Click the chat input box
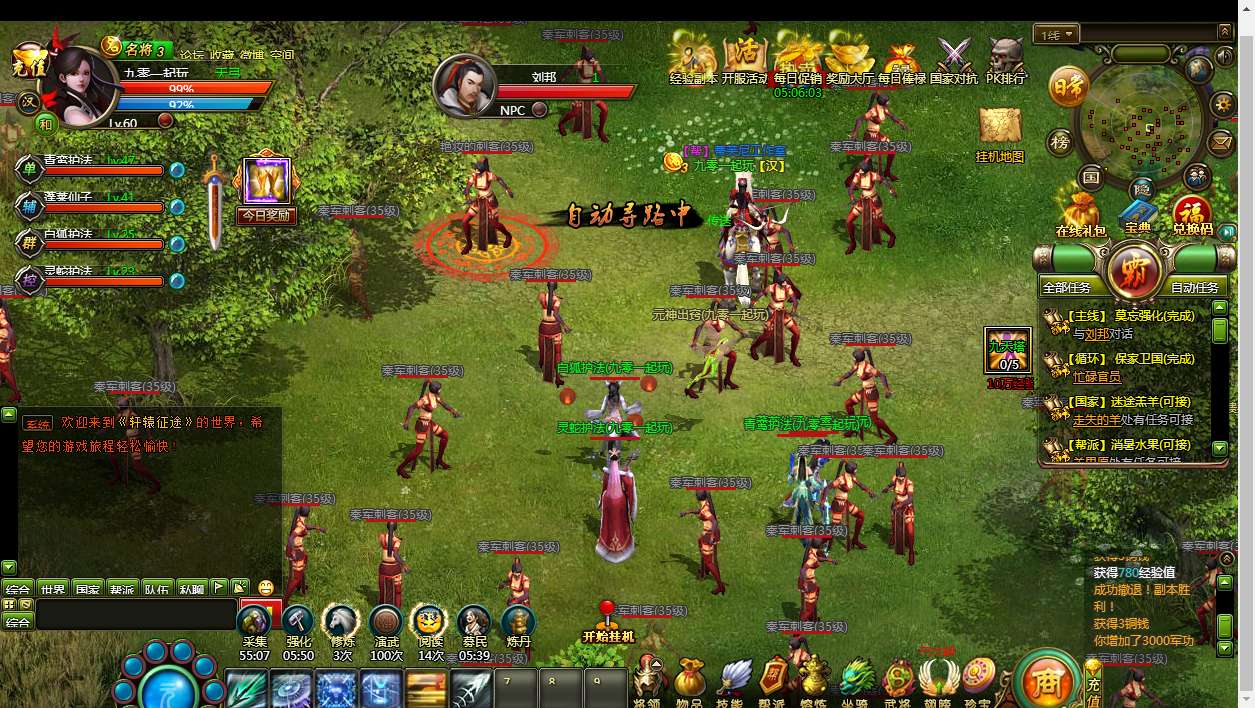 tap(135, 613)
